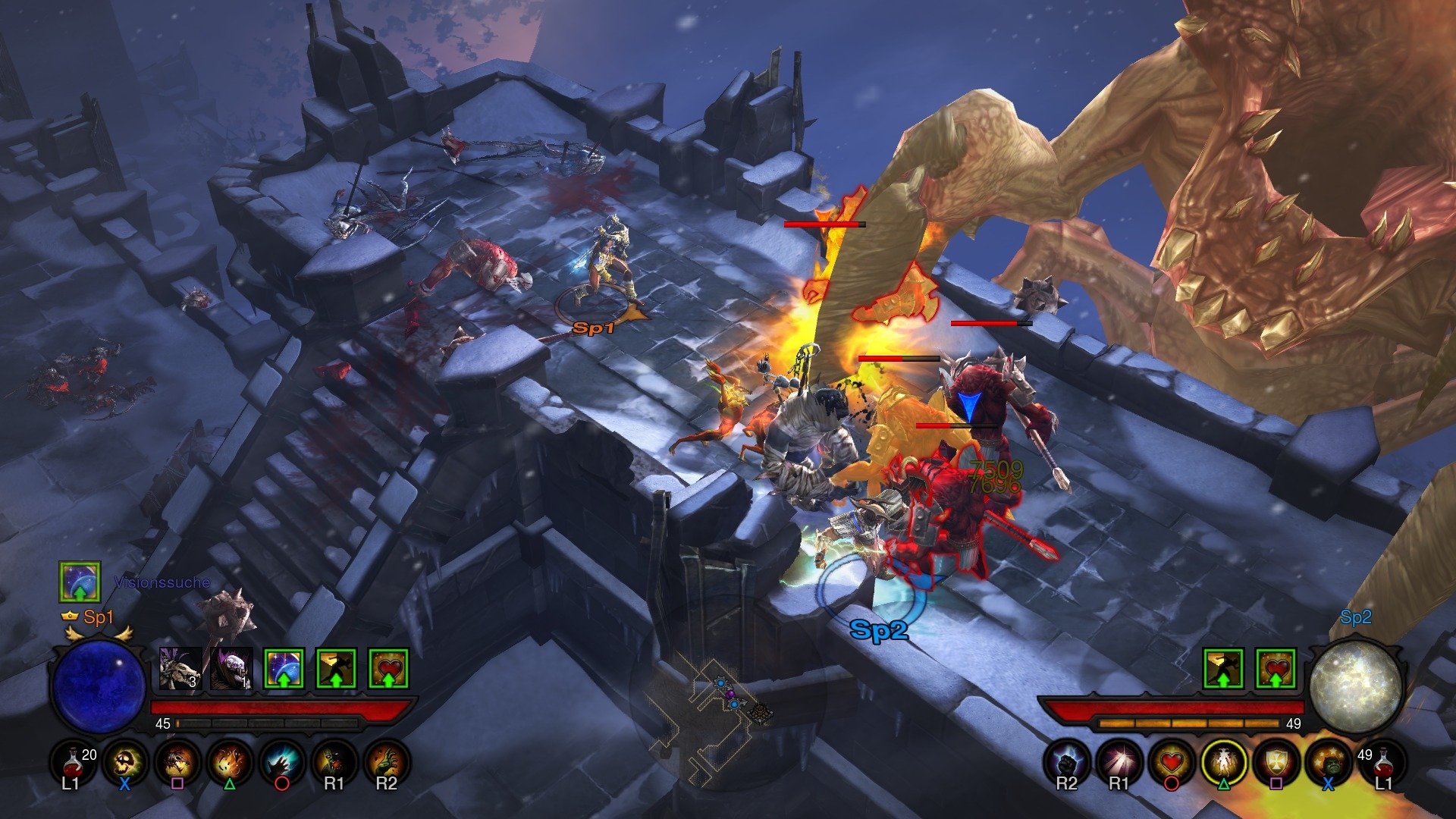
Task: Click Sp2's yellow experience progress bar
Action: 1188,723
